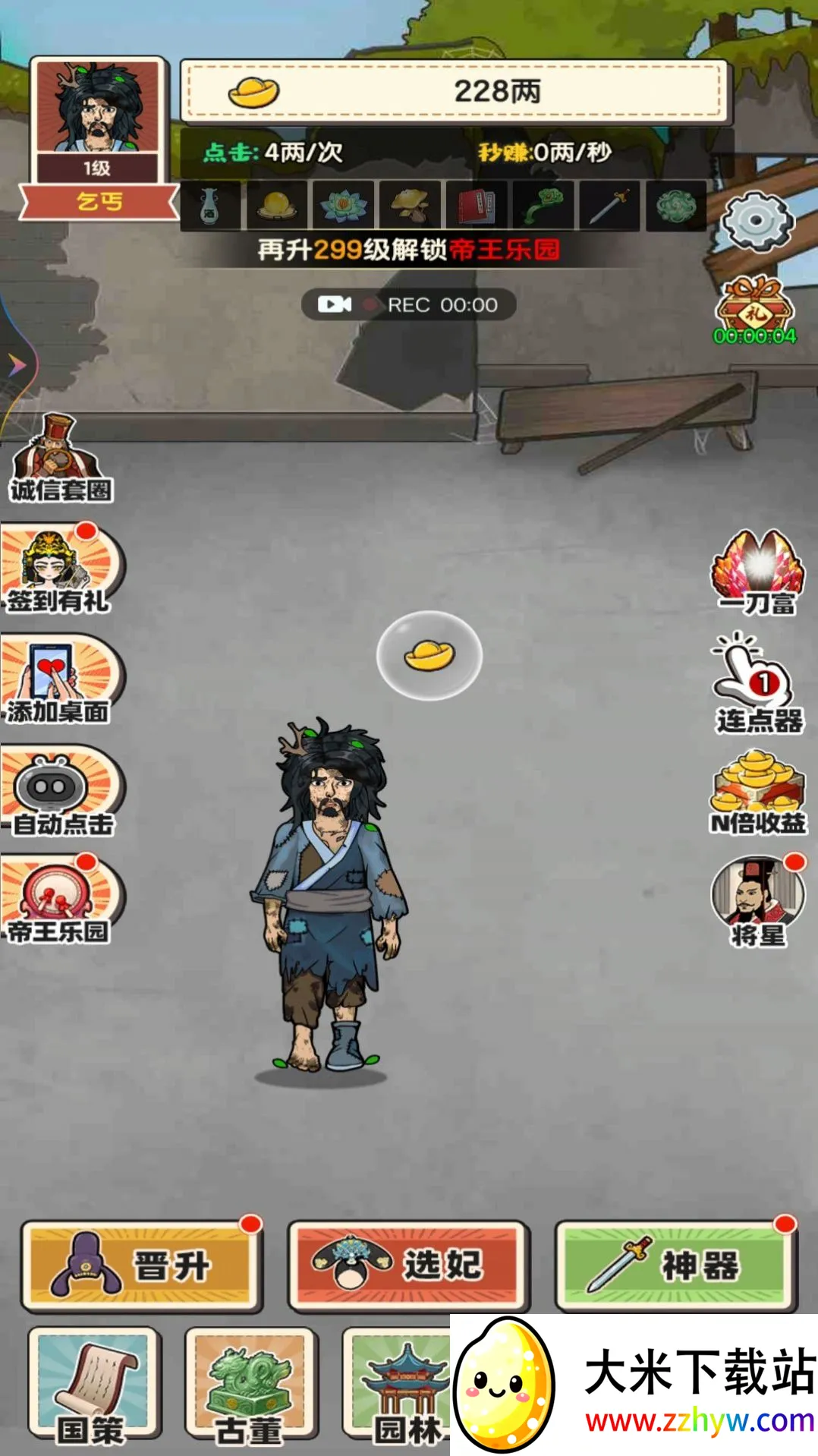The height and width of the screenshot is (1456, 818).
Task: Open the 选妃 consort selection
Action: [408, 1265]
